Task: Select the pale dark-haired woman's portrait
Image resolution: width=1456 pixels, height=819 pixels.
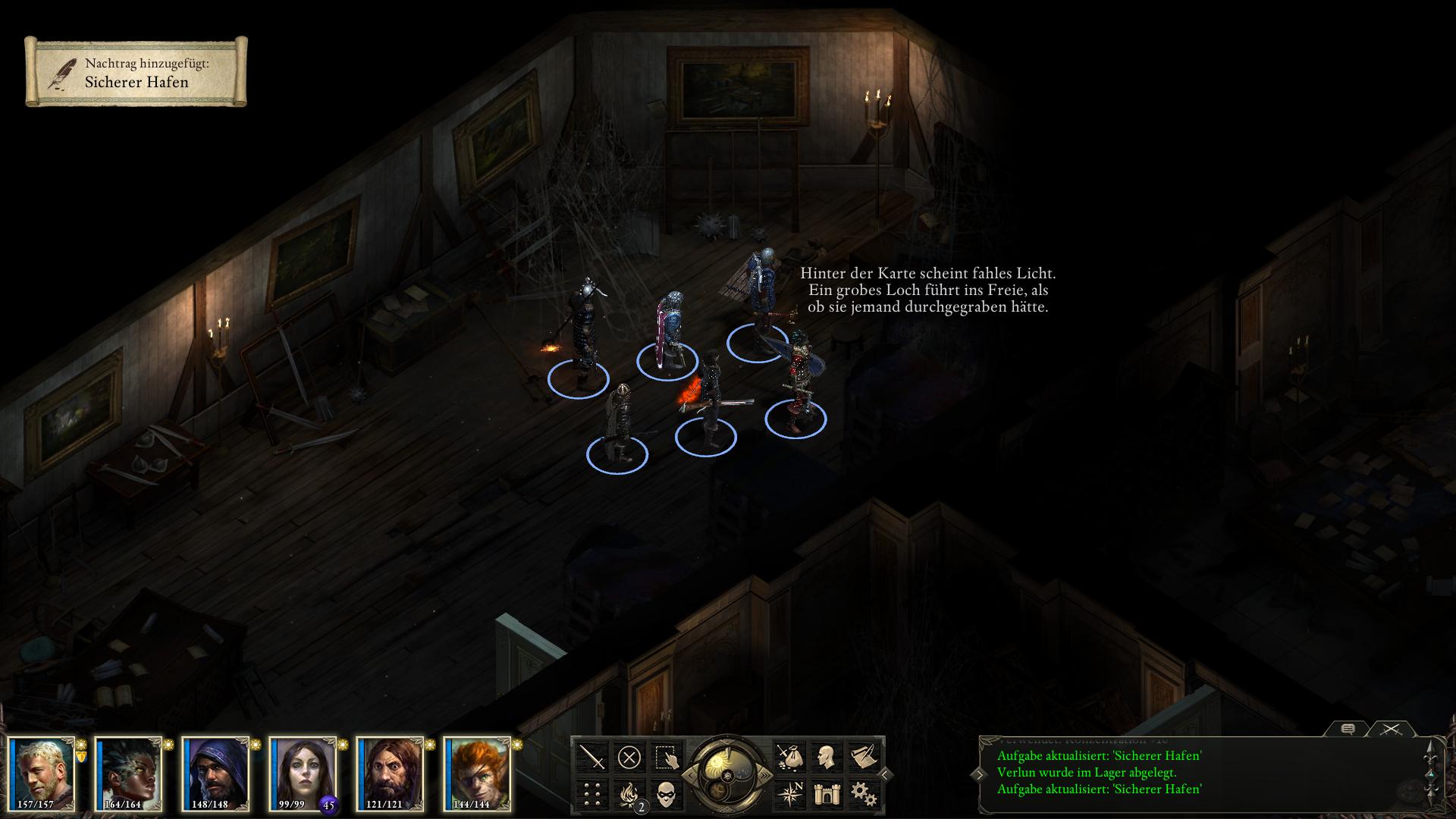Action: [x=303, y=773]
